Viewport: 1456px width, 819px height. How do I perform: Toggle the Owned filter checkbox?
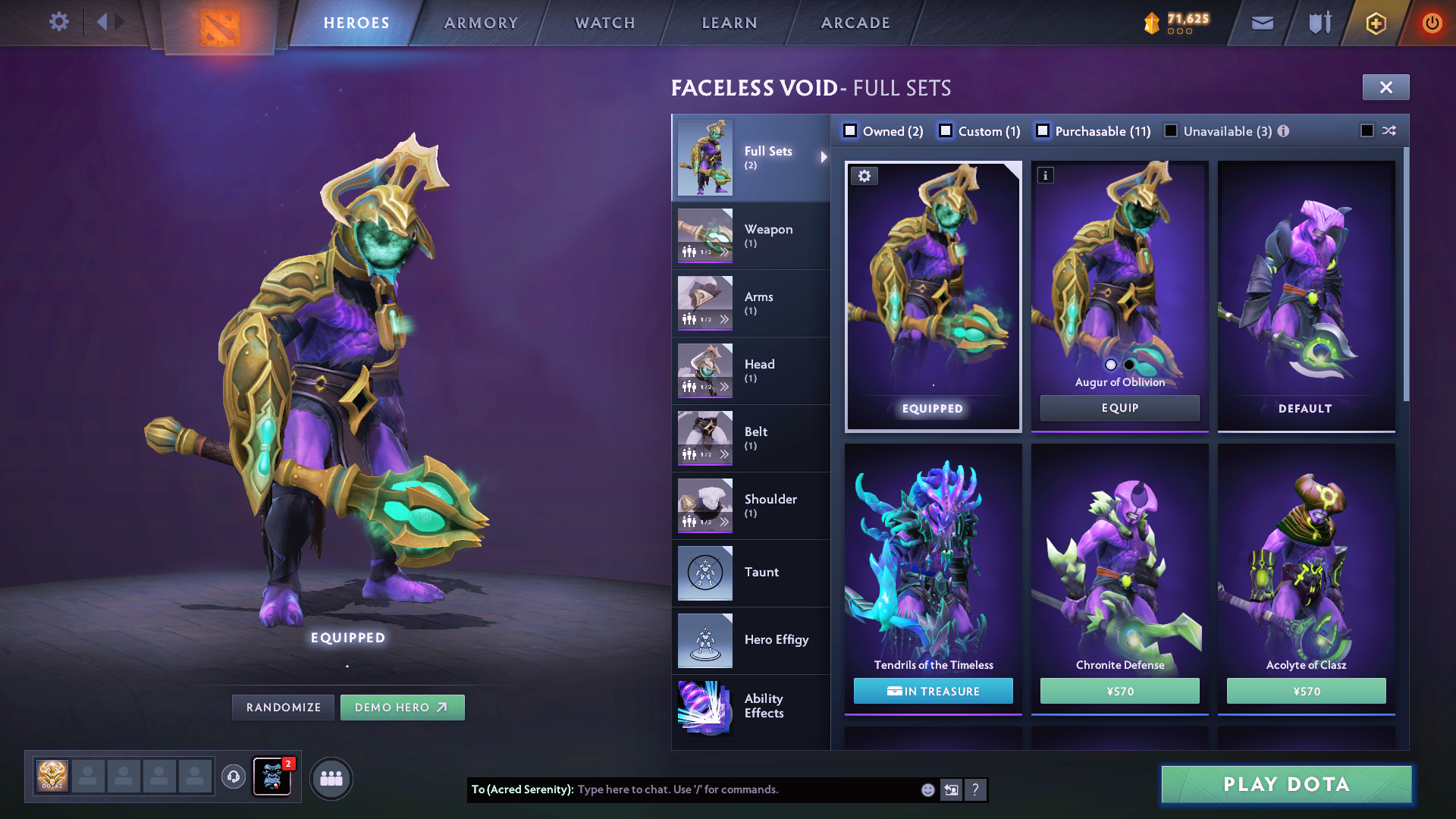pyautogui.click(x=851, y=131)
